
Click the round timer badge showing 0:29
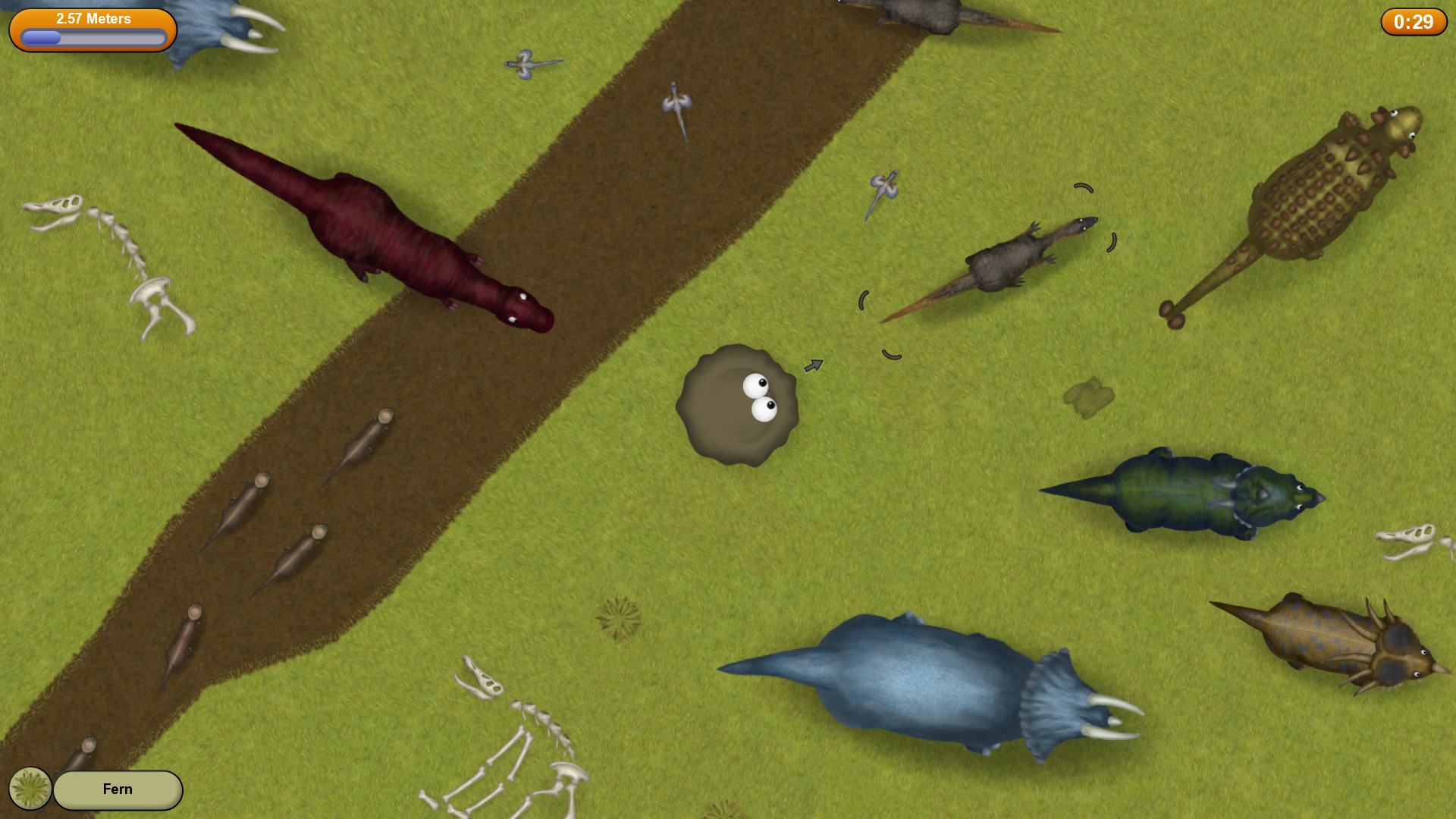tap(1413, 22)
